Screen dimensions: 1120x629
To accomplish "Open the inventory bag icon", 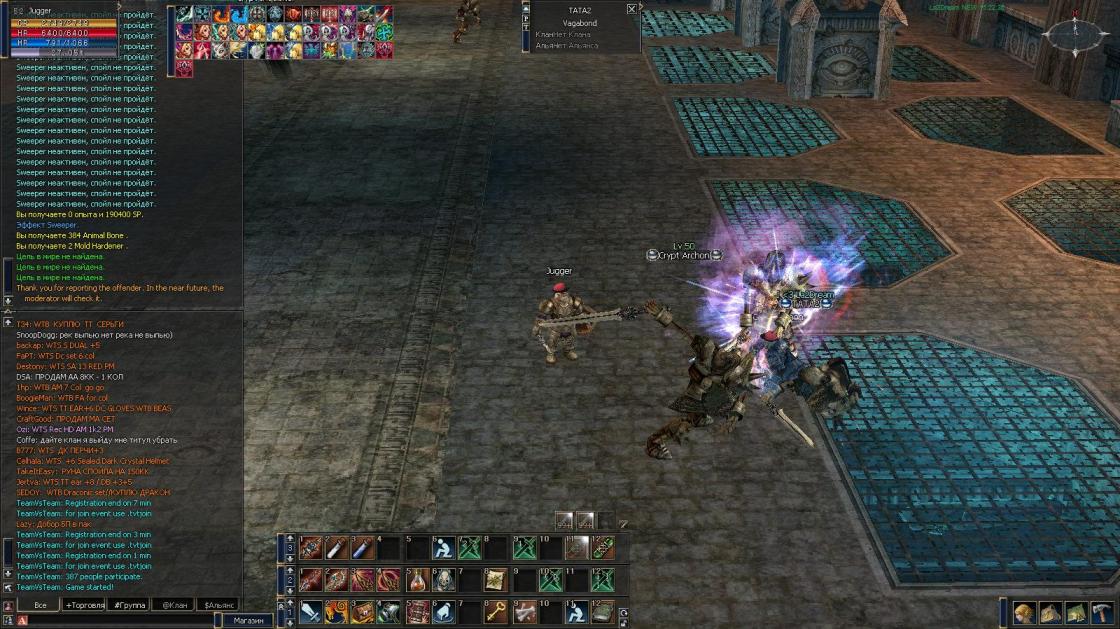I will tap(1051, 612).
